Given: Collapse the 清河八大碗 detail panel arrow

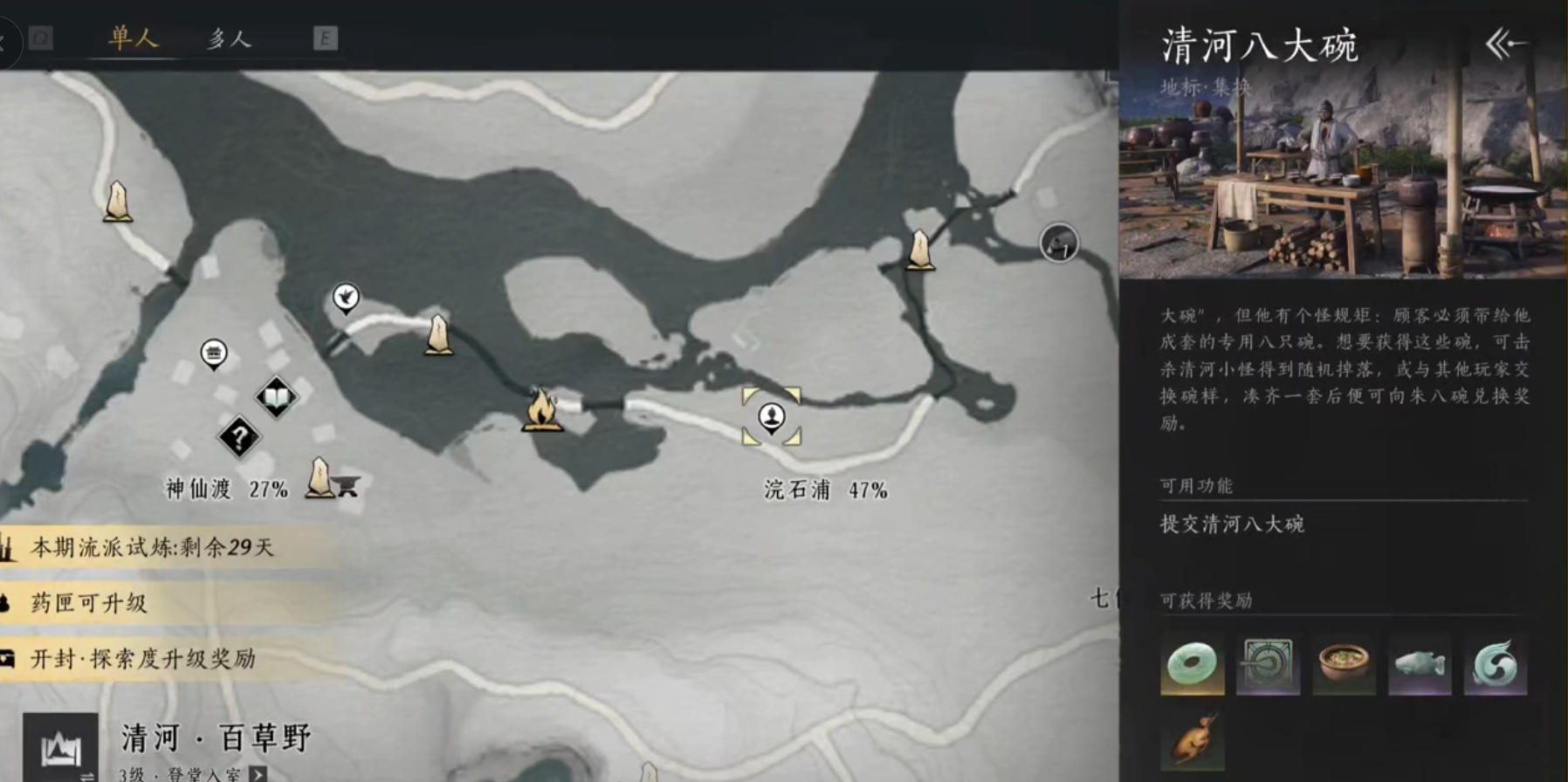Looking at the screenshot, I should [1505, 44].
